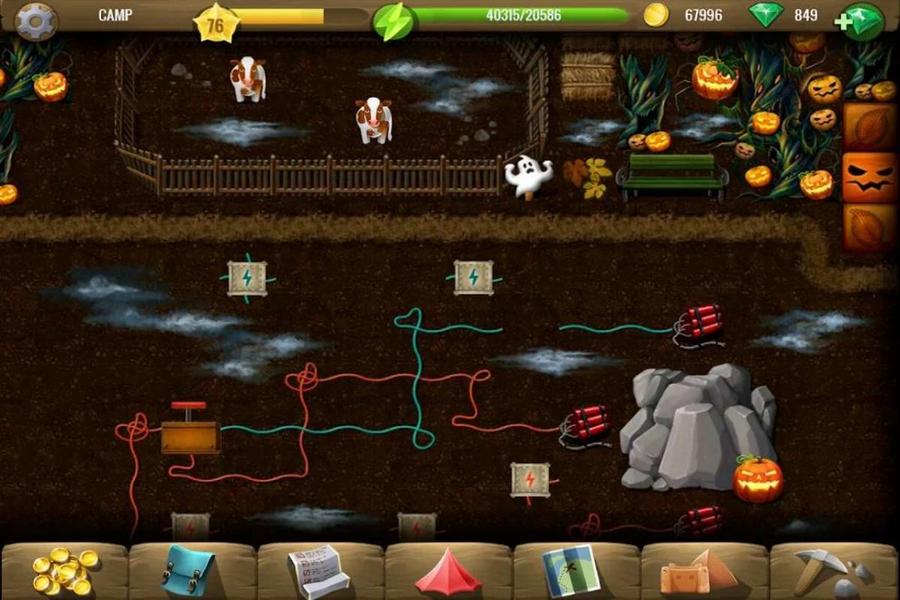
Task: Open the settings gear menu
Action: tap(36, 20)
